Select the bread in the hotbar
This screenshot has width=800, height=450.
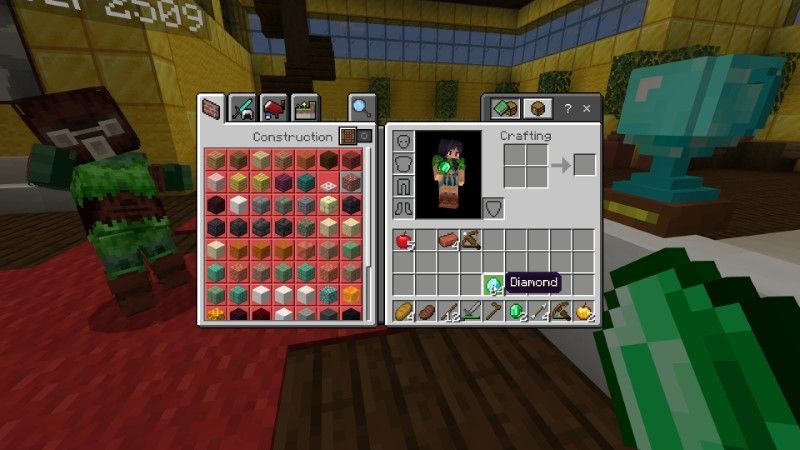tap(403, 312)
